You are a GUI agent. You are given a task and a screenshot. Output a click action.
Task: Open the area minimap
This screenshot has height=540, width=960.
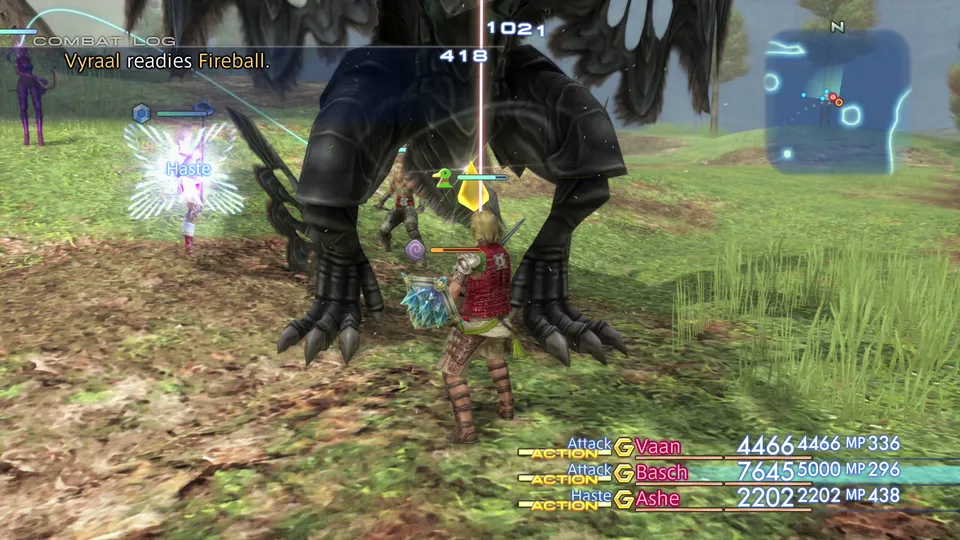(837, 100)
